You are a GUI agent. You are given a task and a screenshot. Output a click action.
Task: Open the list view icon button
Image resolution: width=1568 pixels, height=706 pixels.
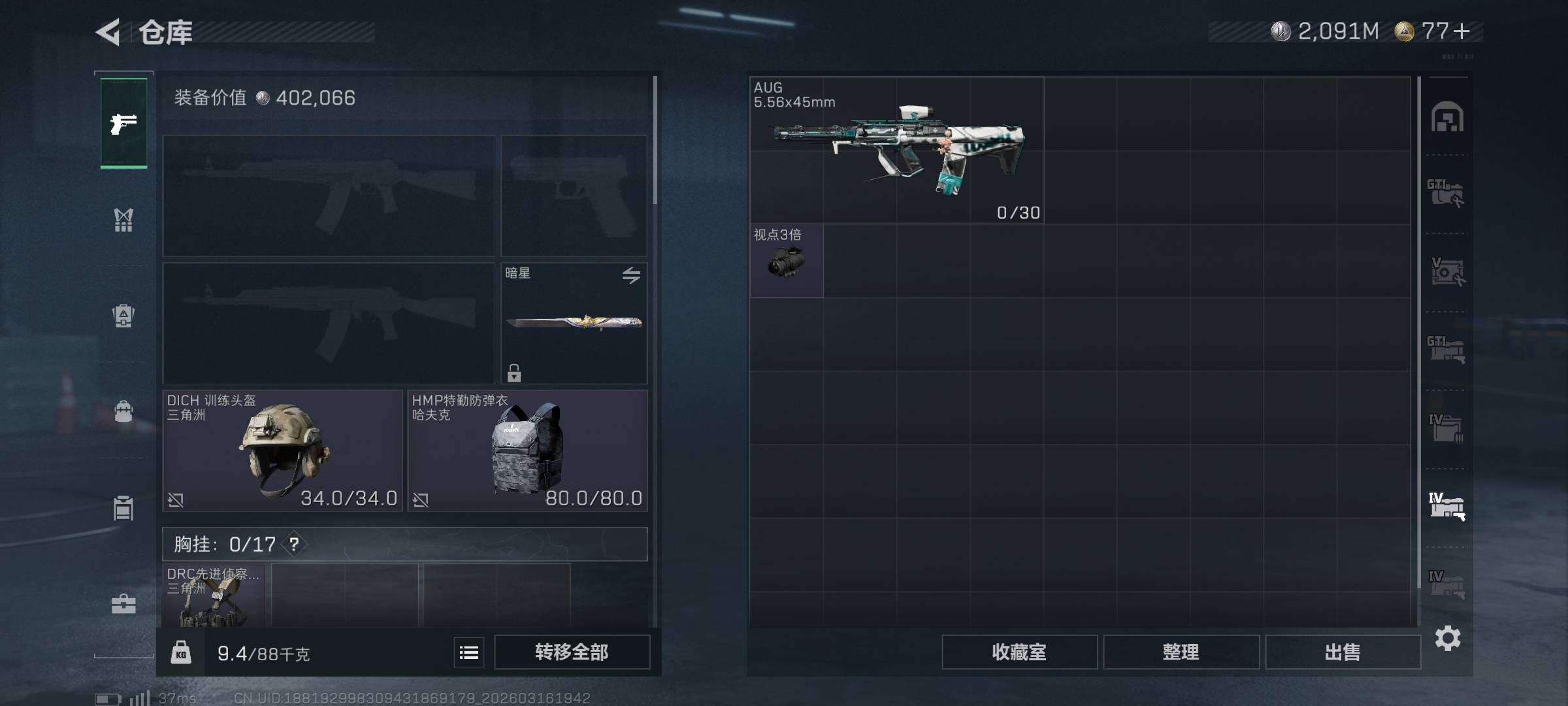(x=469, y=652)
